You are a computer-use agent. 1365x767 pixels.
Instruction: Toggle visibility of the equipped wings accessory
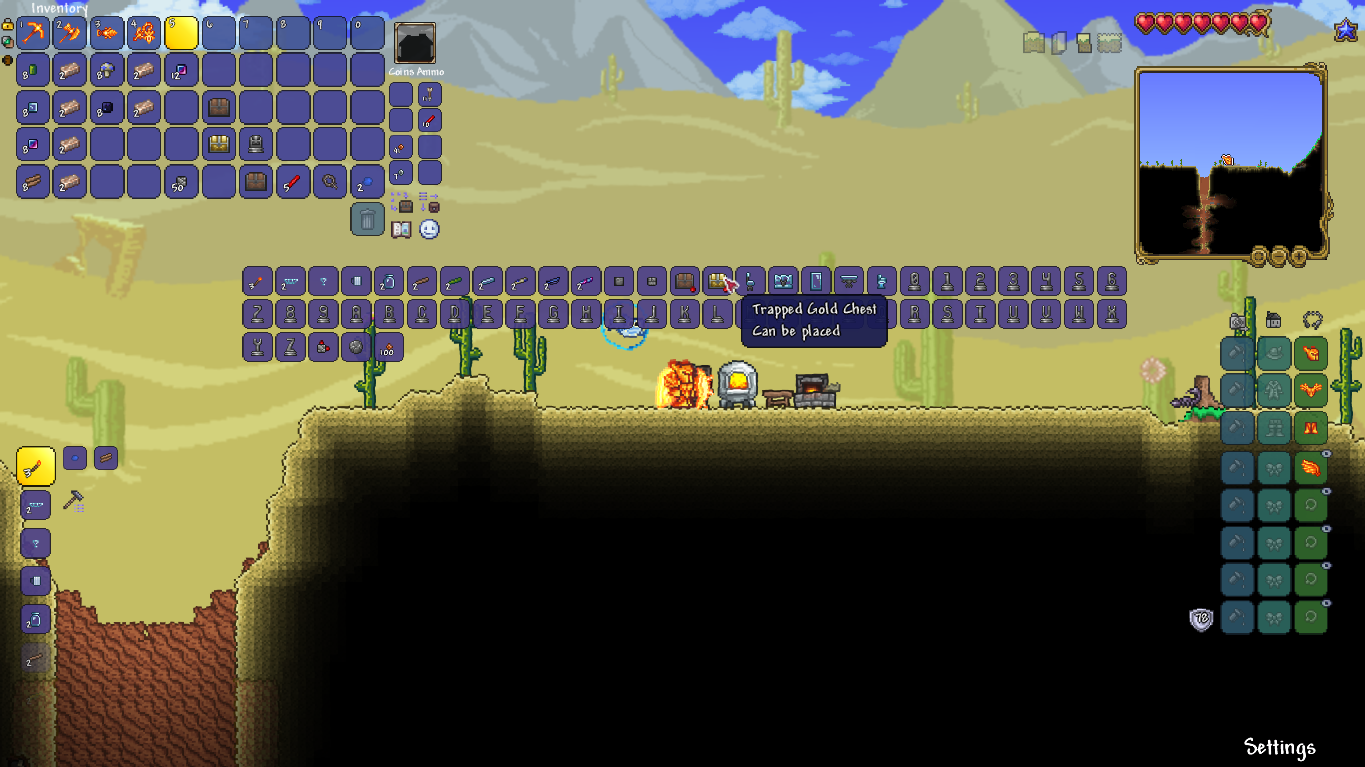(x=1325, y=453)
